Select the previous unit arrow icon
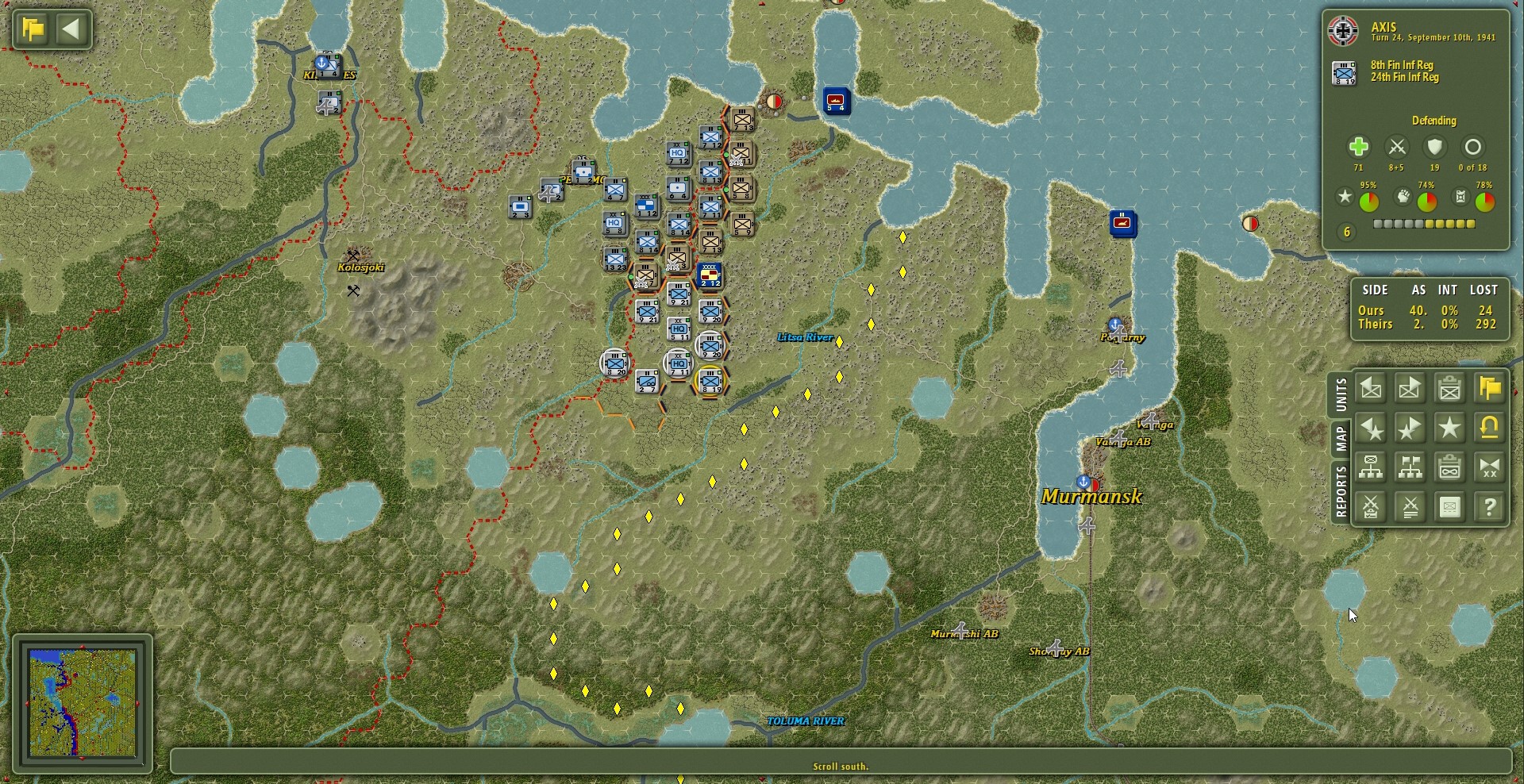The image size is (1524, 784). click(x=1371, y=389)
